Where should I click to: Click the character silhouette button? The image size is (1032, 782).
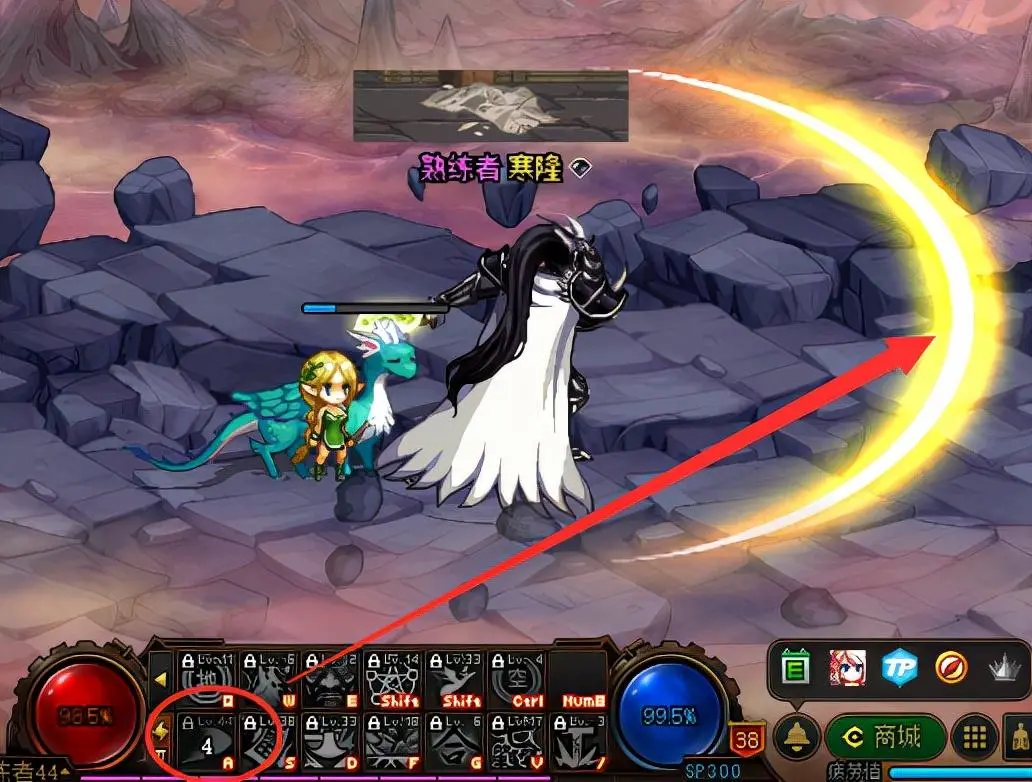pos(1018,739)
